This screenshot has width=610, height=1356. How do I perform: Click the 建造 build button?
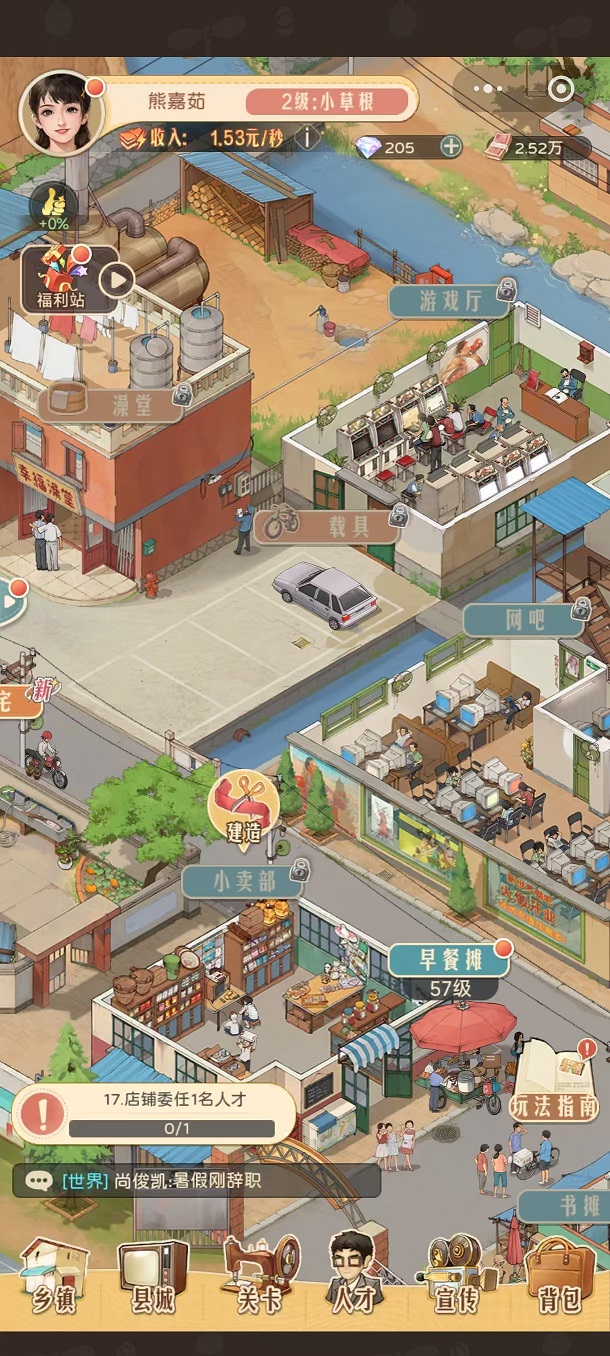click(x=243, y=806)
